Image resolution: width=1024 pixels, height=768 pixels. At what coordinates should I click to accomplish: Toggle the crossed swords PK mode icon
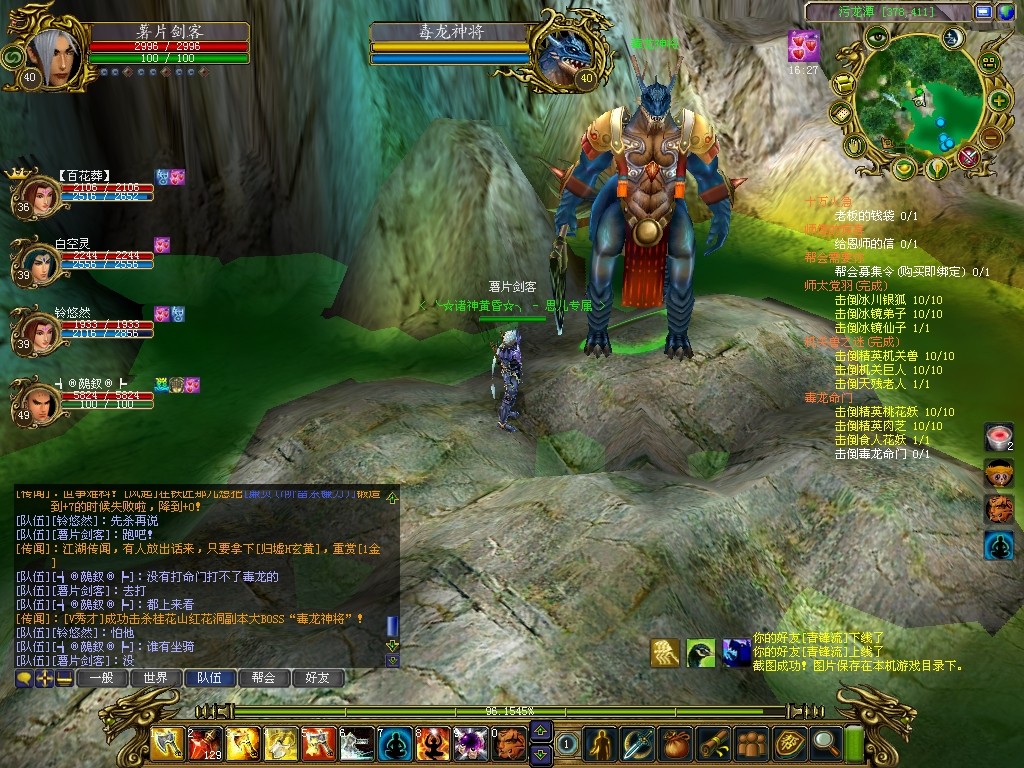point(968,157)
